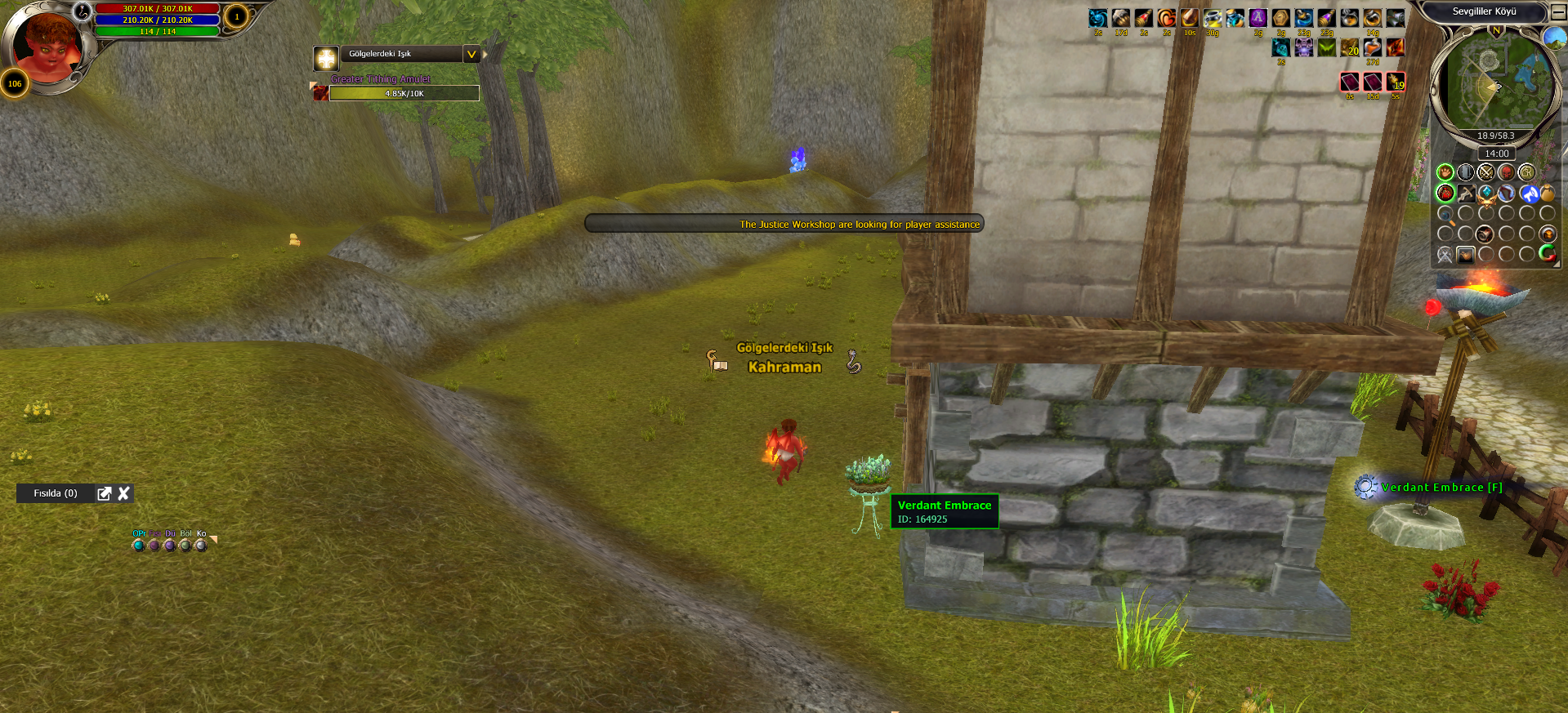Select the white cross target icon

(x=326, y=58)
